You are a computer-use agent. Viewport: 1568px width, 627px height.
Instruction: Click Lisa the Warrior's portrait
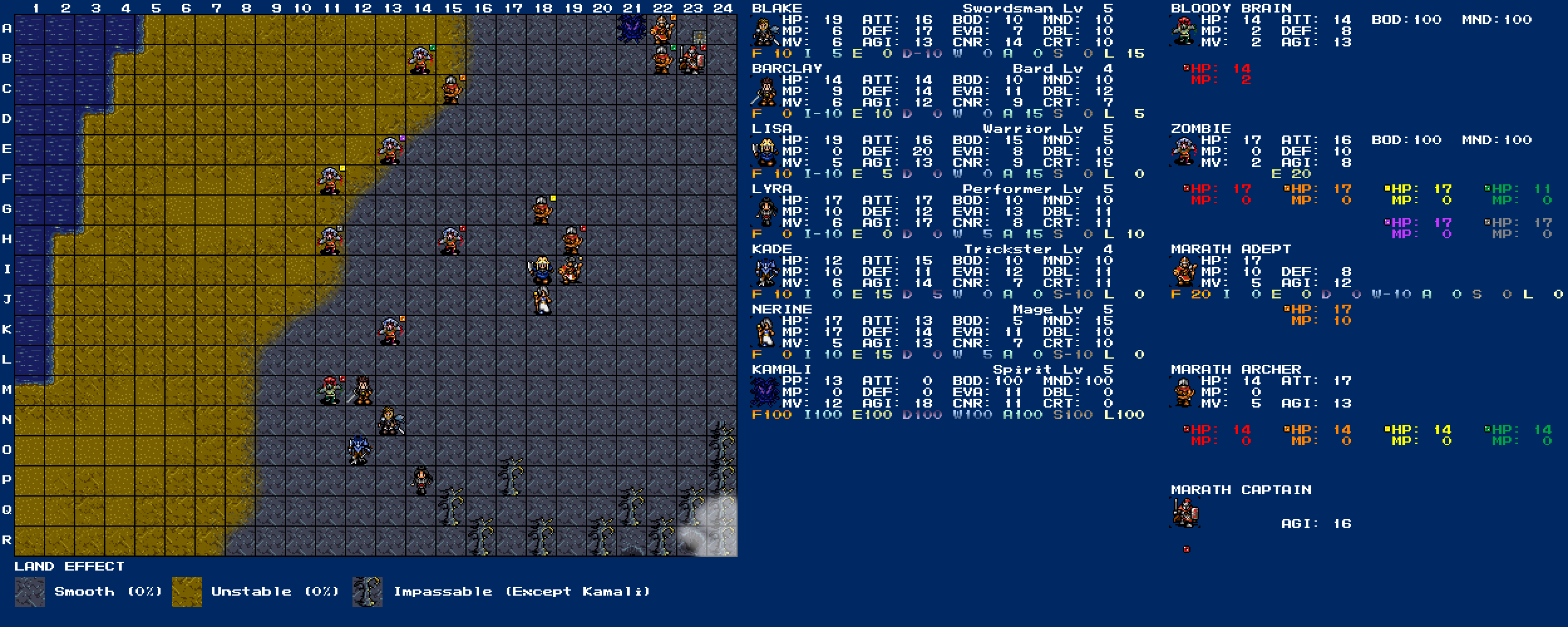pyautogui.click(x=765, y=152)
